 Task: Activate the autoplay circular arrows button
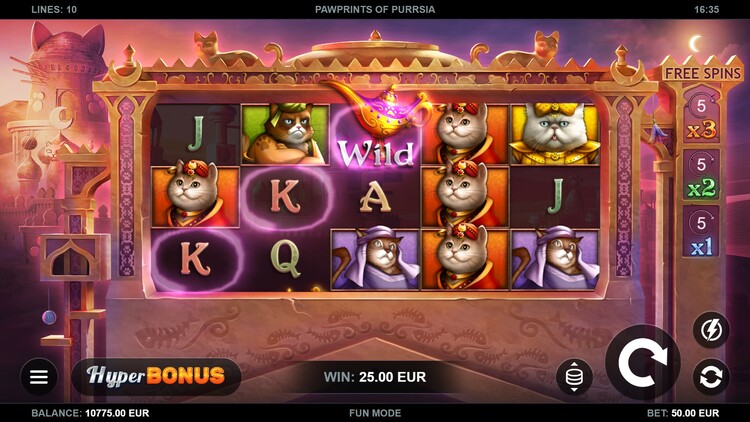click(x=710, y=377)
